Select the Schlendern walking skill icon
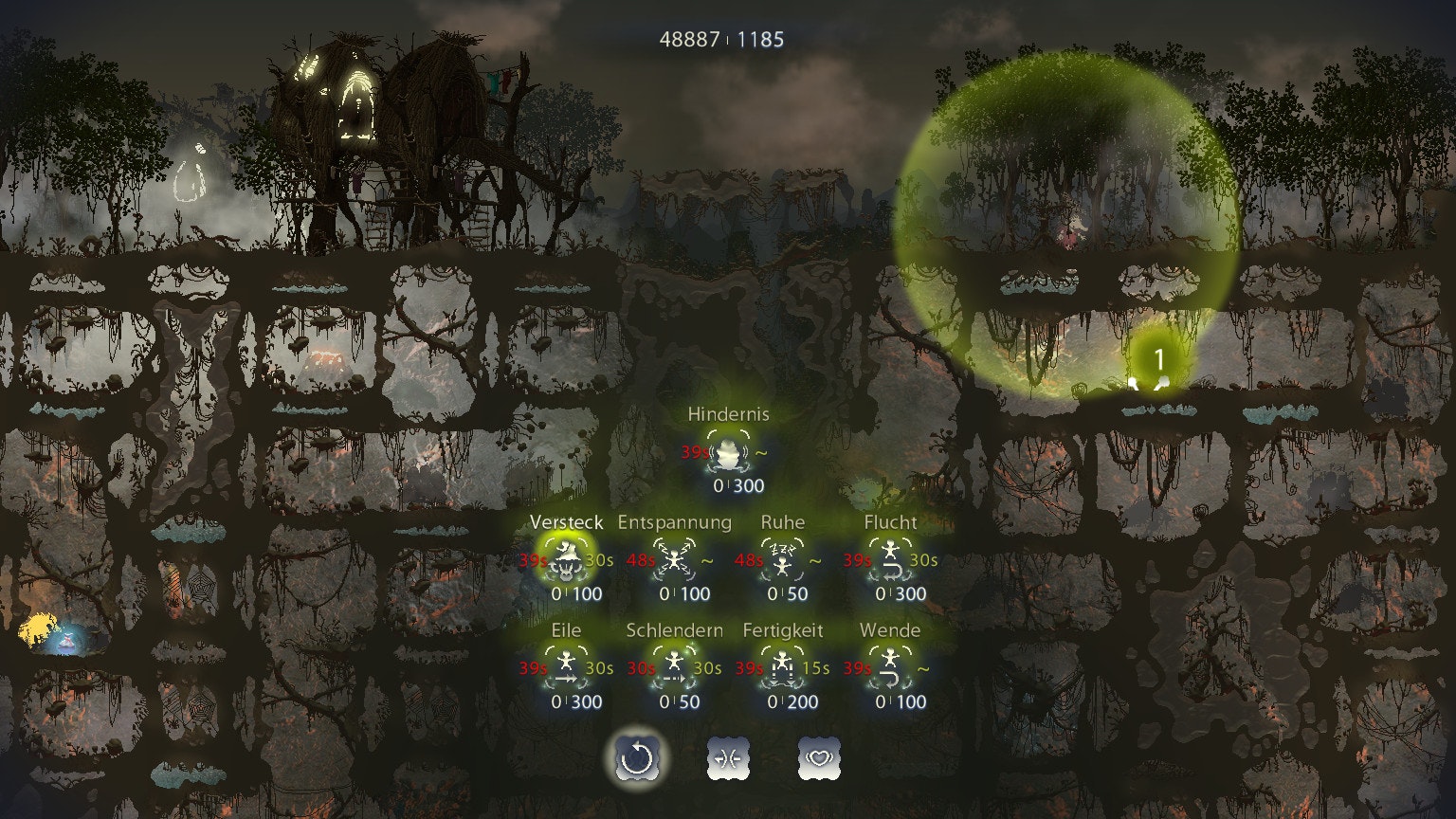1456x819 pixels. click(x=676, y=666)
